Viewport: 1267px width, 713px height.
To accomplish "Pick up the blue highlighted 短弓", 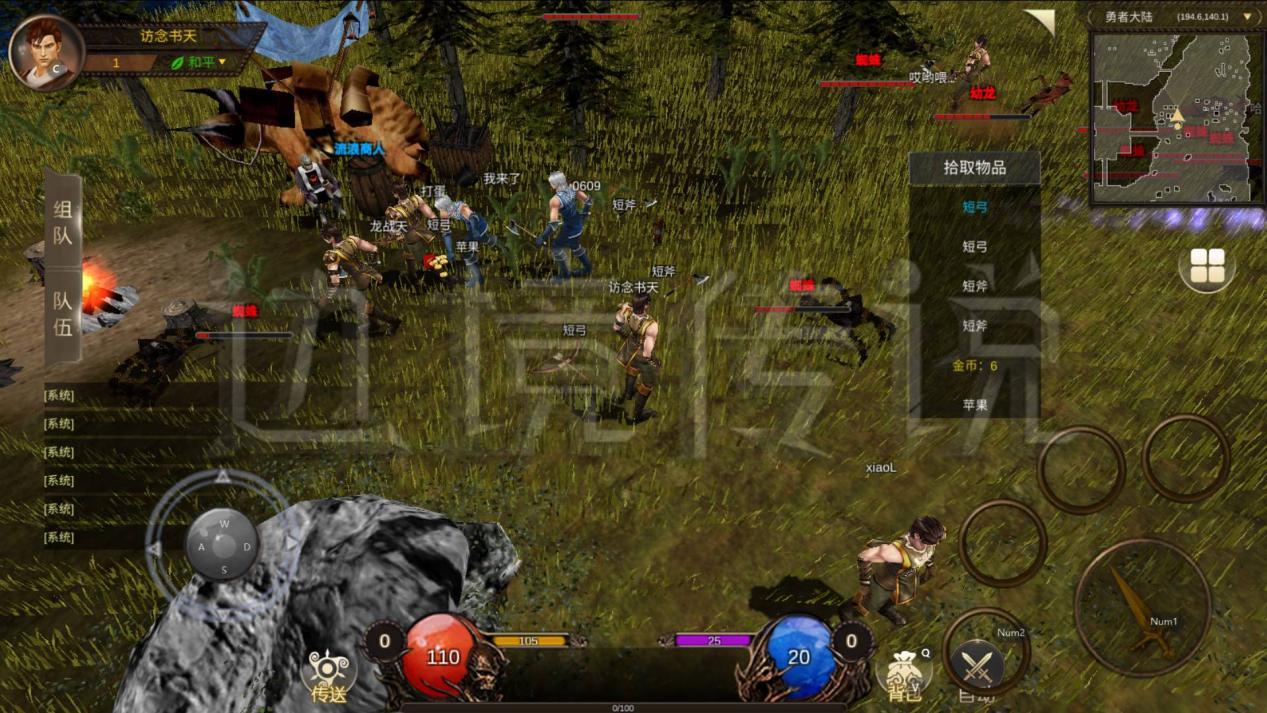I will click(x=975, y=207).
